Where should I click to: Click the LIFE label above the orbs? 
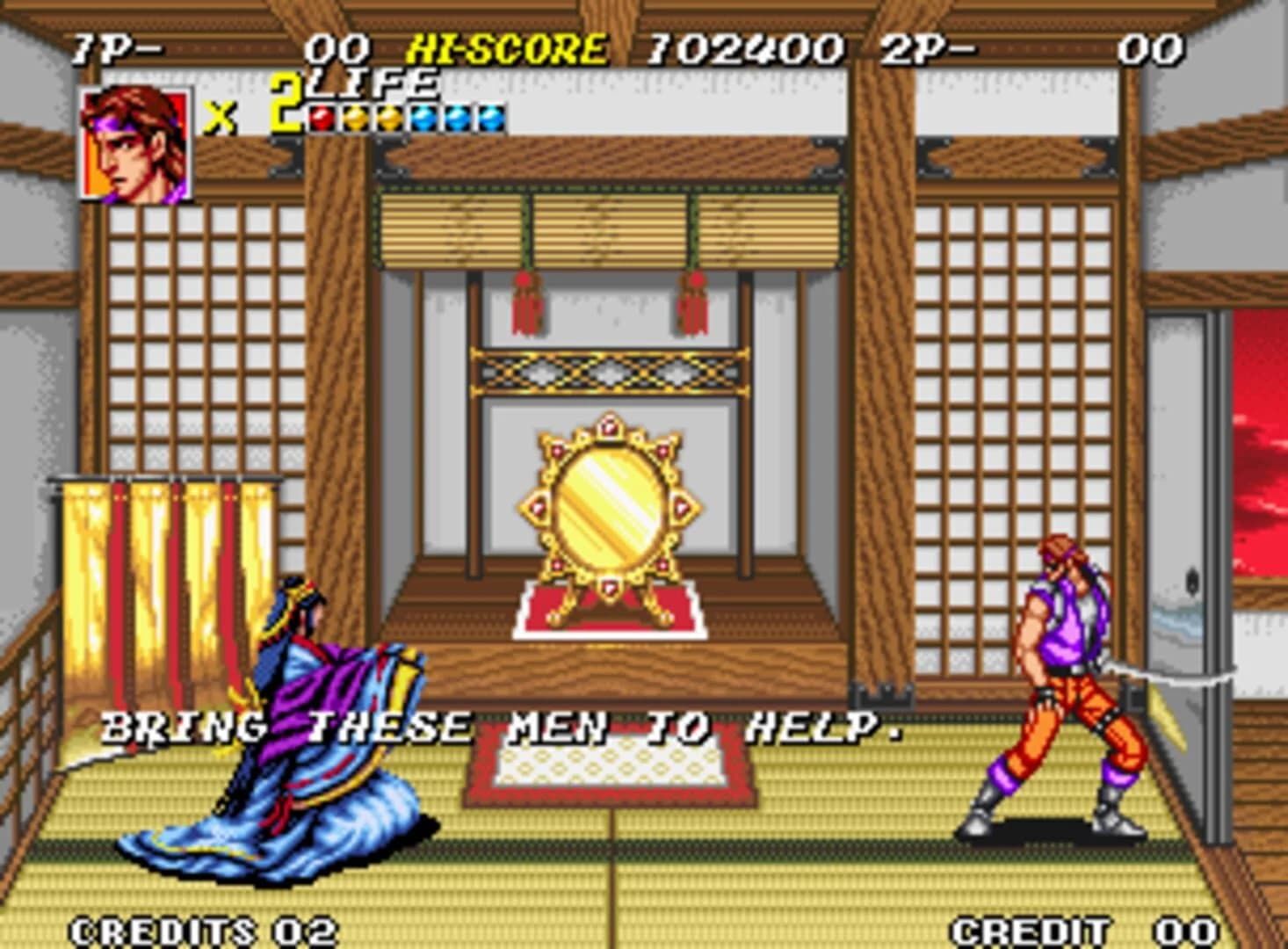click(369, 83)
